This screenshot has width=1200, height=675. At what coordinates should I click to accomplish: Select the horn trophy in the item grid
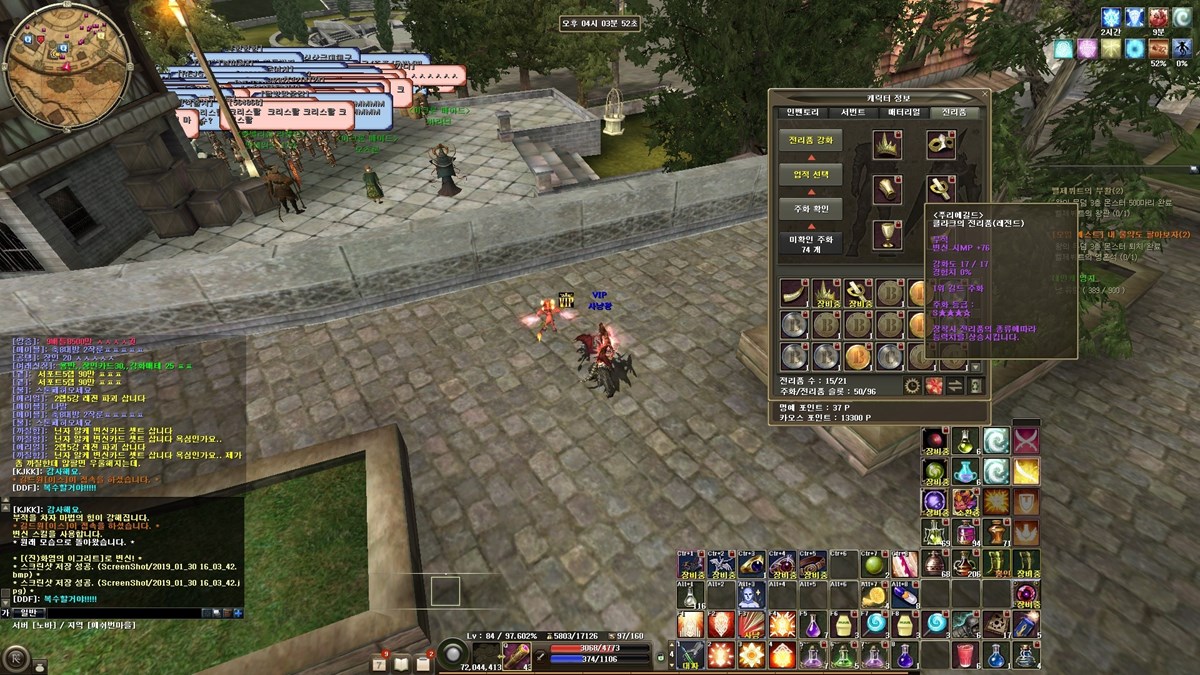(795, 294)
